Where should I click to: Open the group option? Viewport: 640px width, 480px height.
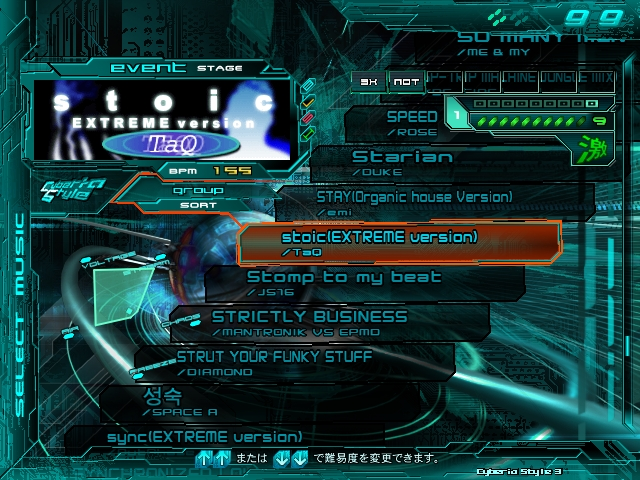(198, 189)
